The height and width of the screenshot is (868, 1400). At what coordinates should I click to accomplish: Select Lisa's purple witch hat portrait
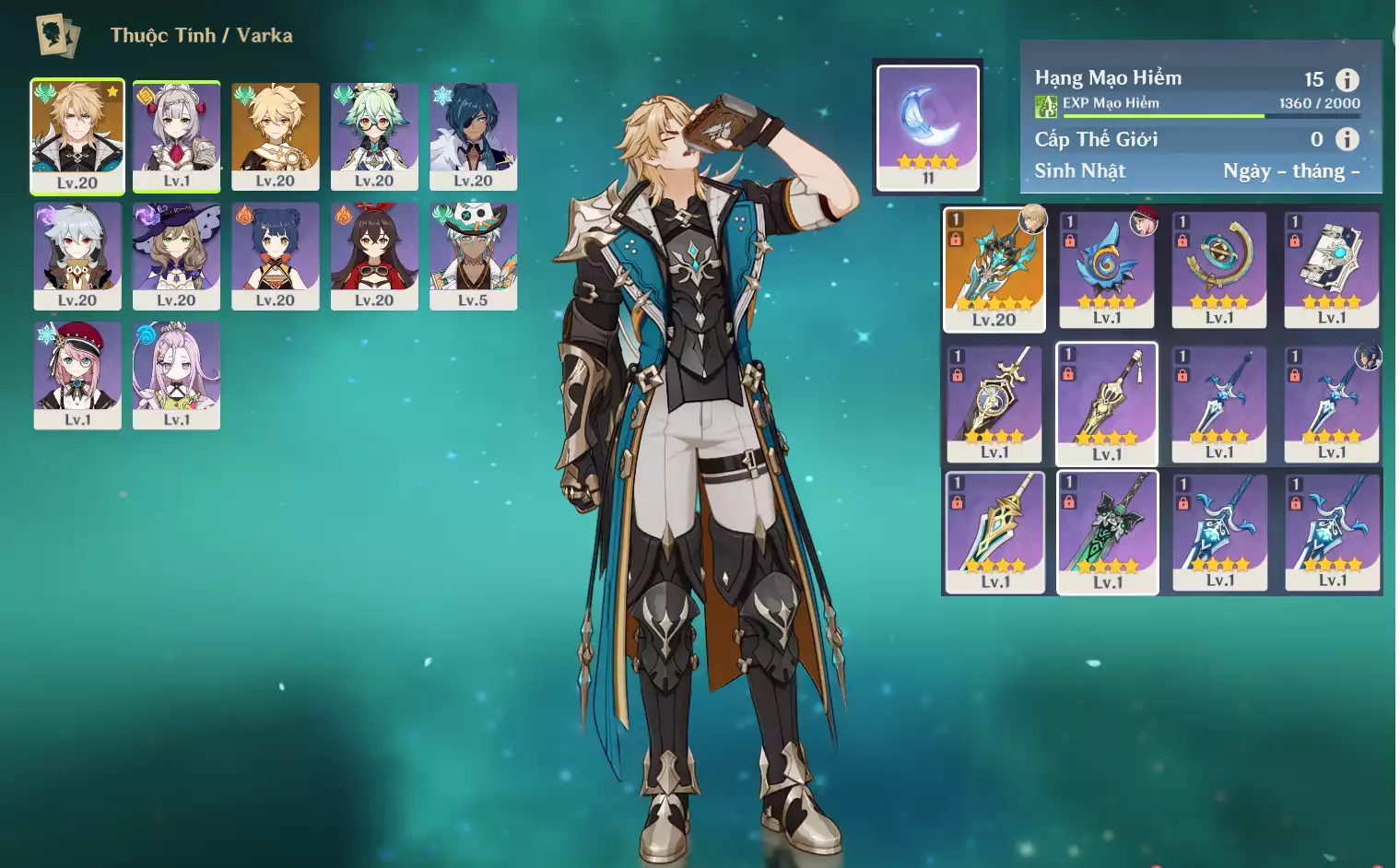[176, 255]
